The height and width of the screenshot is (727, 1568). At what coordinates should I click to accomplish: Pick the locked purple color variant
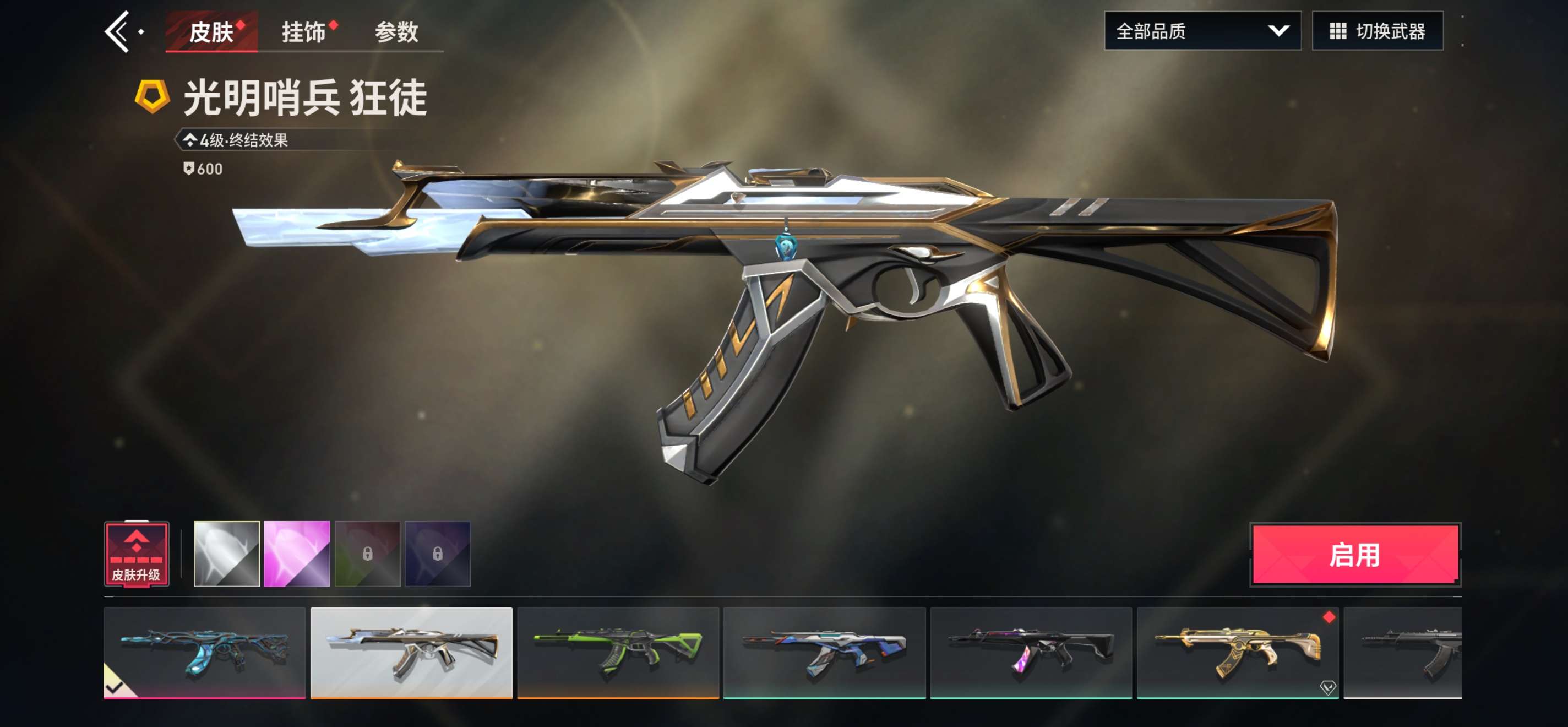[x=438, y=554]
